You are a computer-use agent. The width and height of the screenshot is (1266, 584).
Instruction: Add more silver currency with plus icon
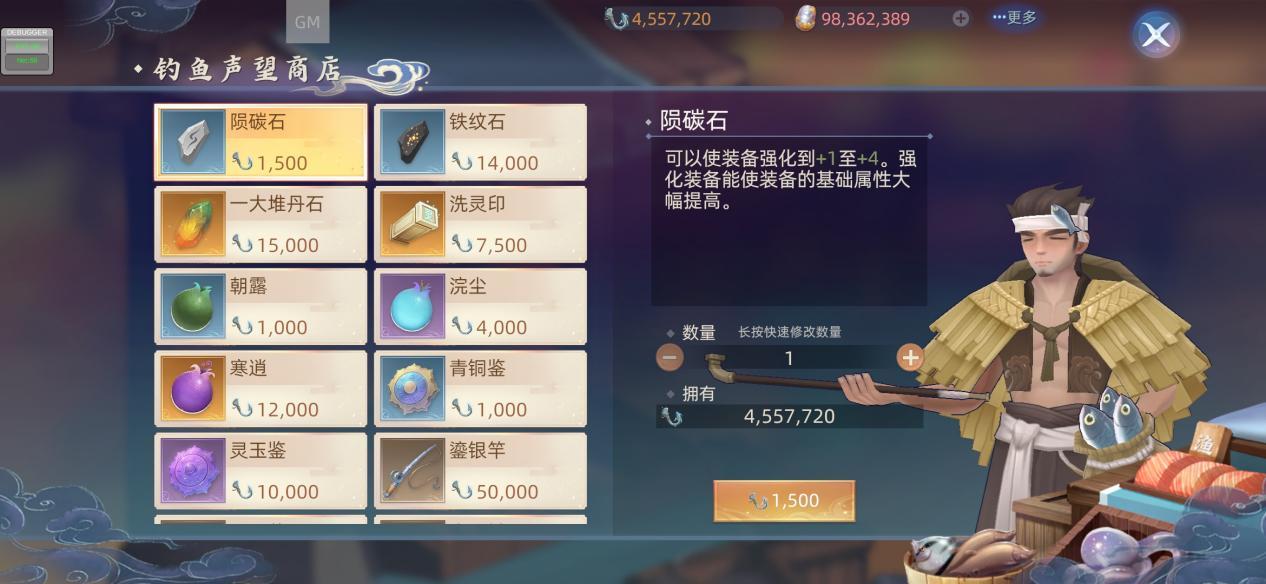[960, 18]
